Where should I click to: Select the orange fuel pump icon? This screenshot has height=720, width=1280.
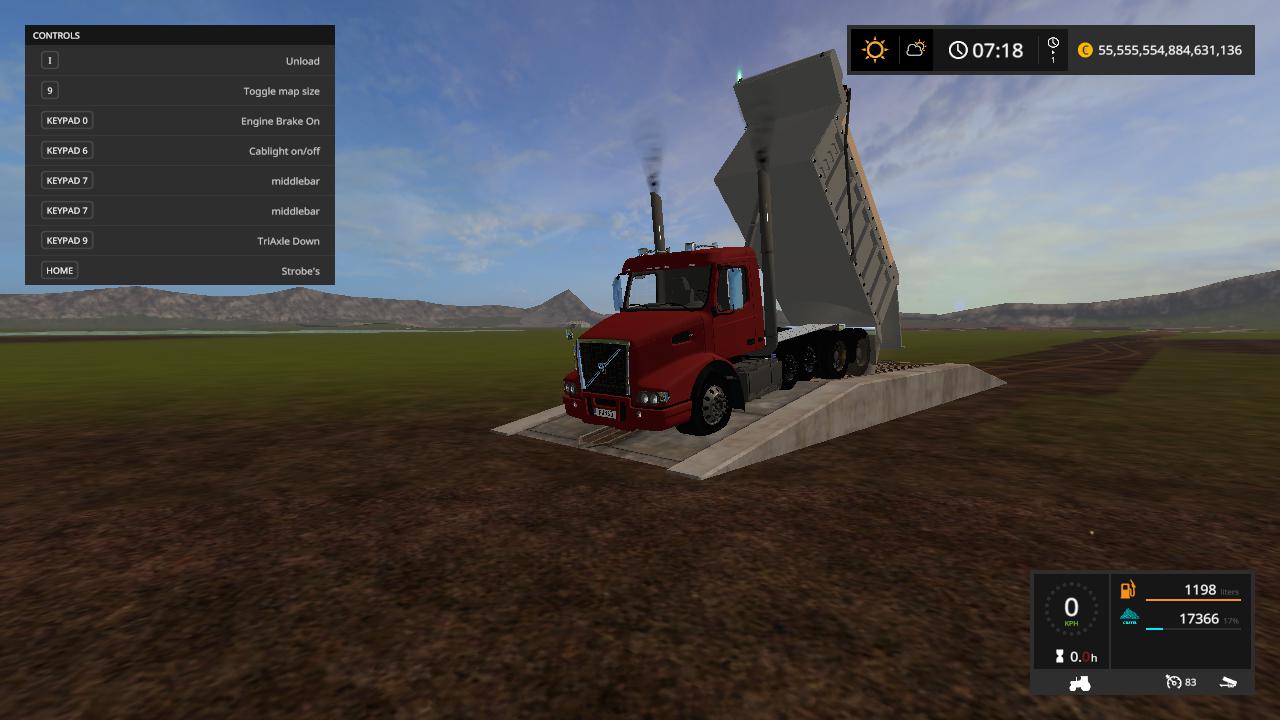click(1128, 590)
